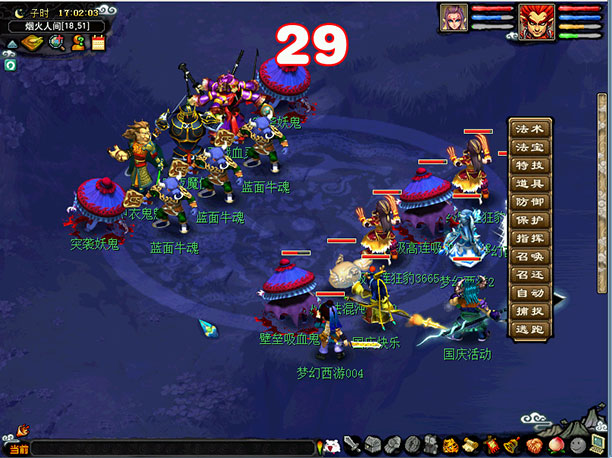Open the purple-haired pet portrait
Screen dimensions: 612x458
(454, 18)
